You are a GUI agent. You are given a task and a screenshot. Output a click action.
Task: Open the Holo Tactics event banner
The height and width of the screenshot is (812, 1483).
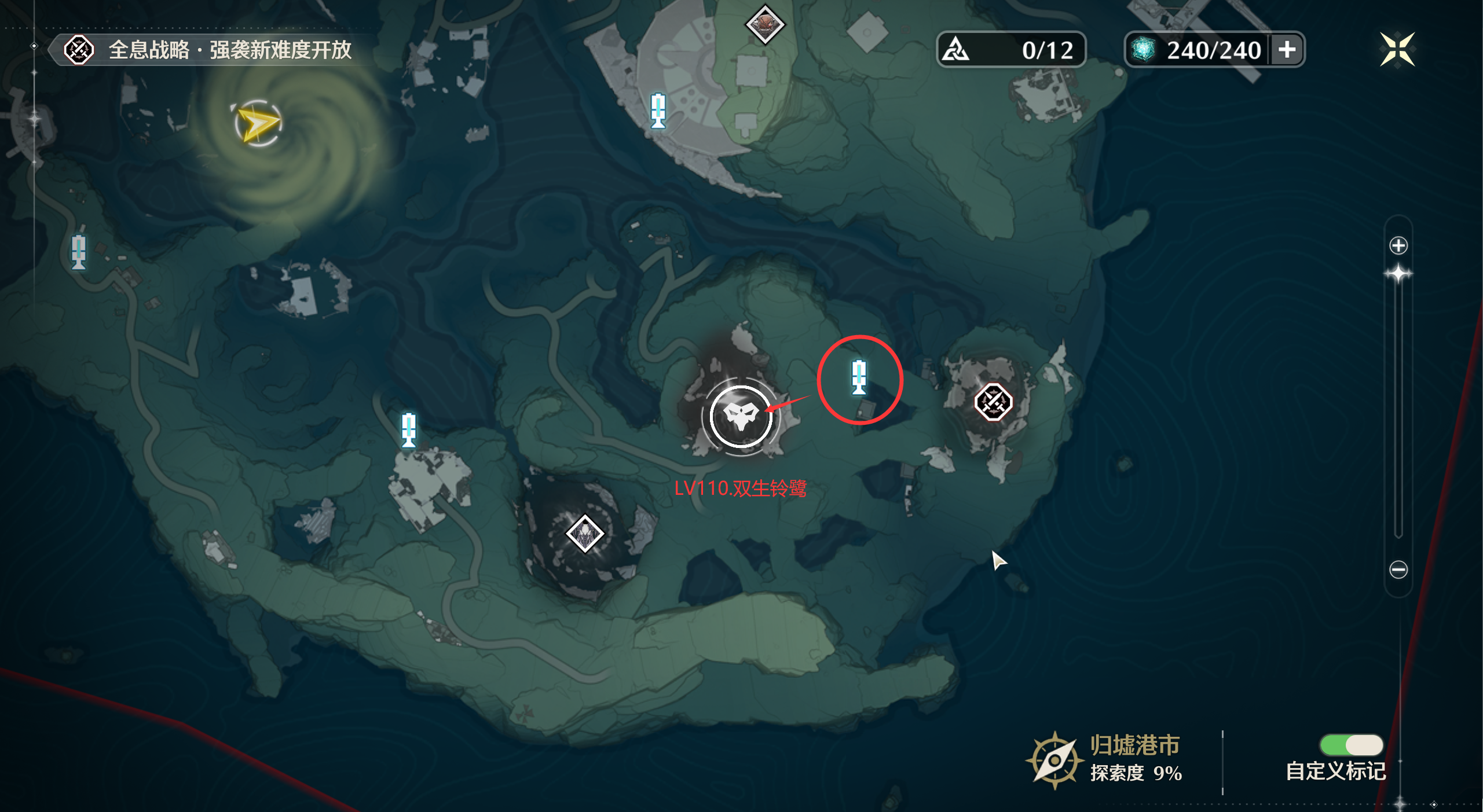tap(208, 50)
